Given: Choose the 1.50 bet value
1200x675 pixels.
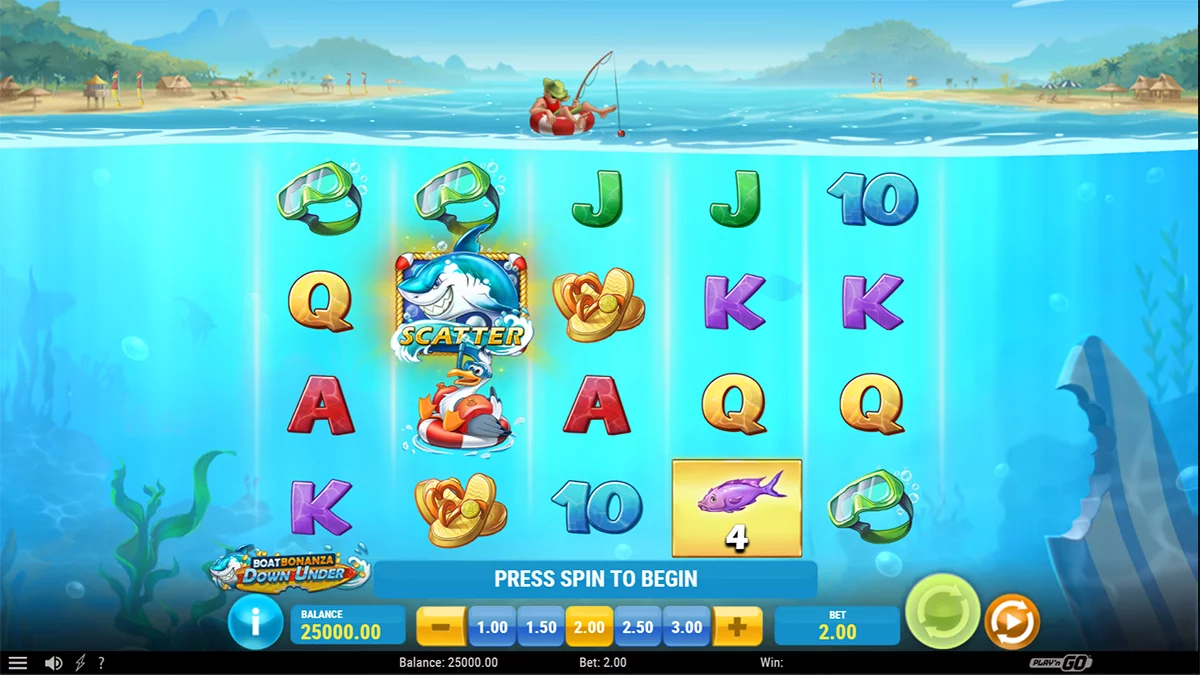Looking at the screenshot, I should click(x=541, y=627).
